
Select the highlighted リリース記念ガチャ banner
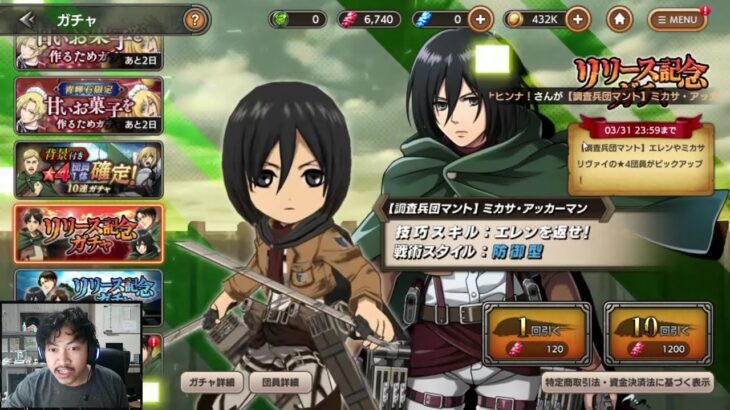(88, 233)
